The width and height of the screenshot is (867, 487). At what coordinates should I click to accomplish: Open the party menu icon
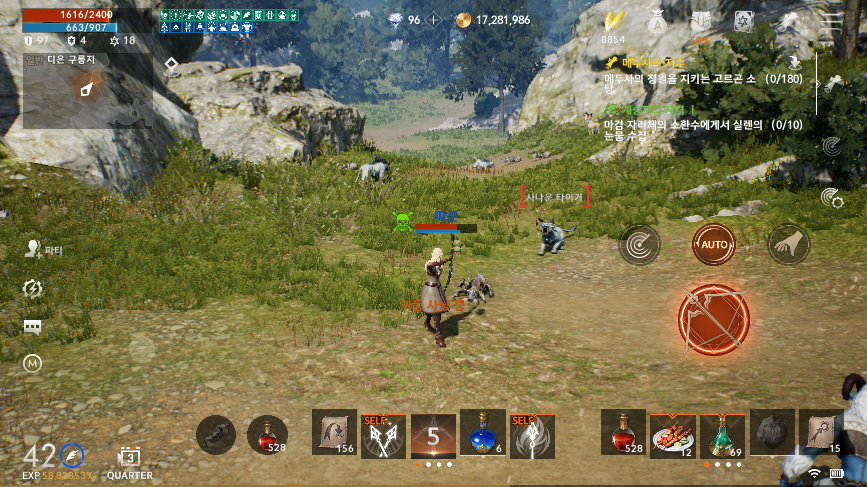33,250
